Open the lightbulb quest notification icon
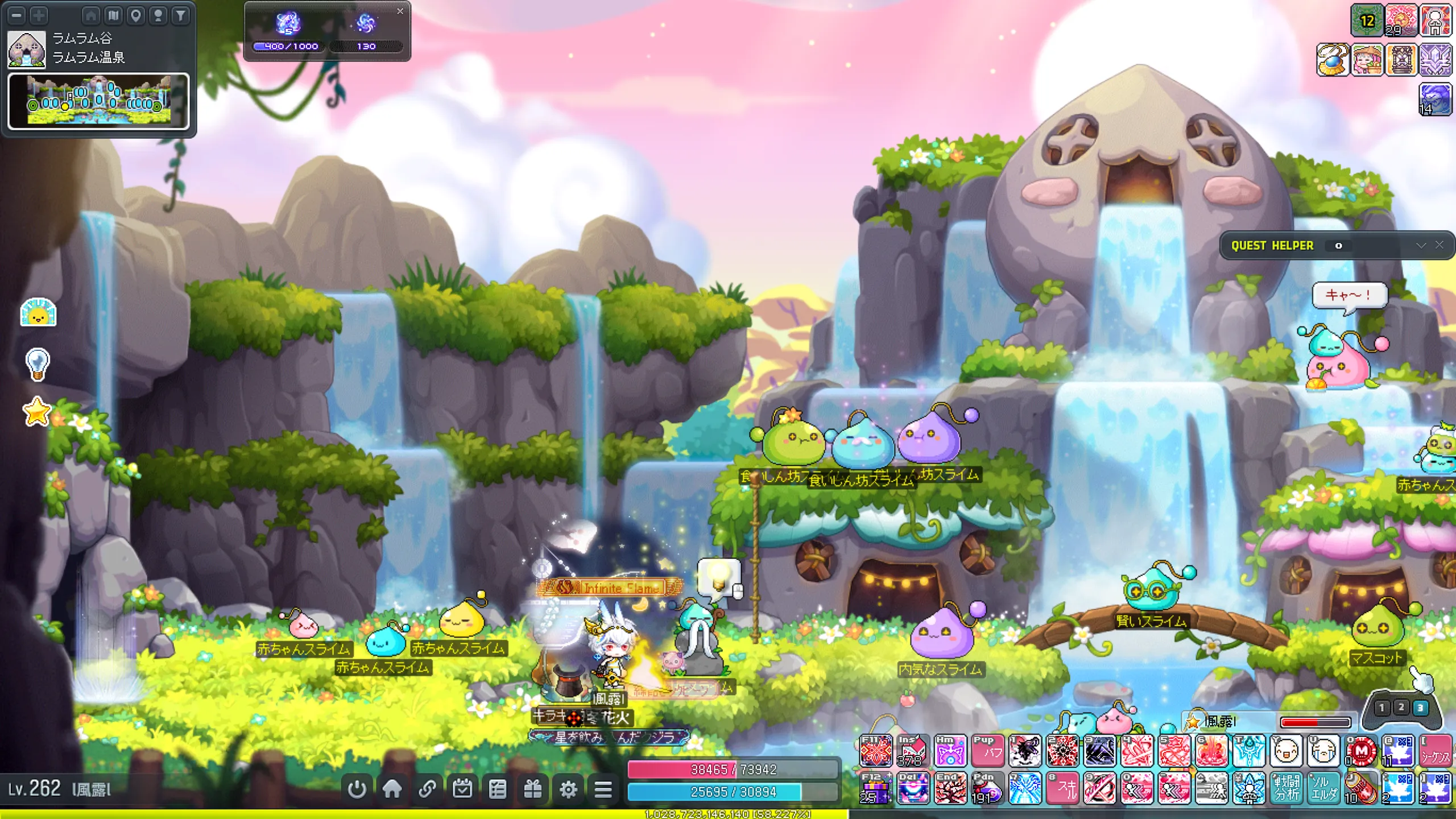 (38, 364)
